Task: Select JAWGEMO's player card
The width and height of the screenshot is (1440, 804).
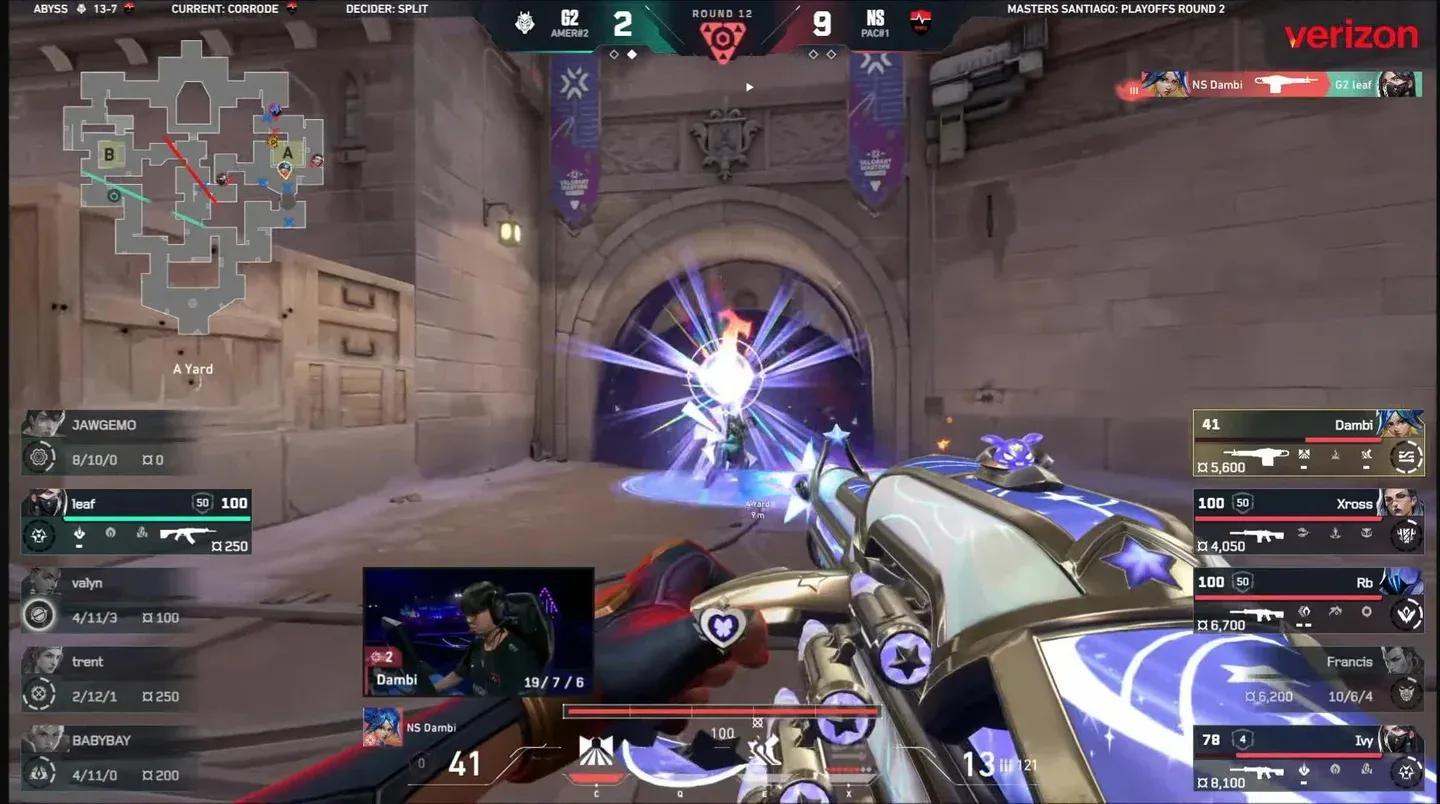Action: click(x=110, y=442)
